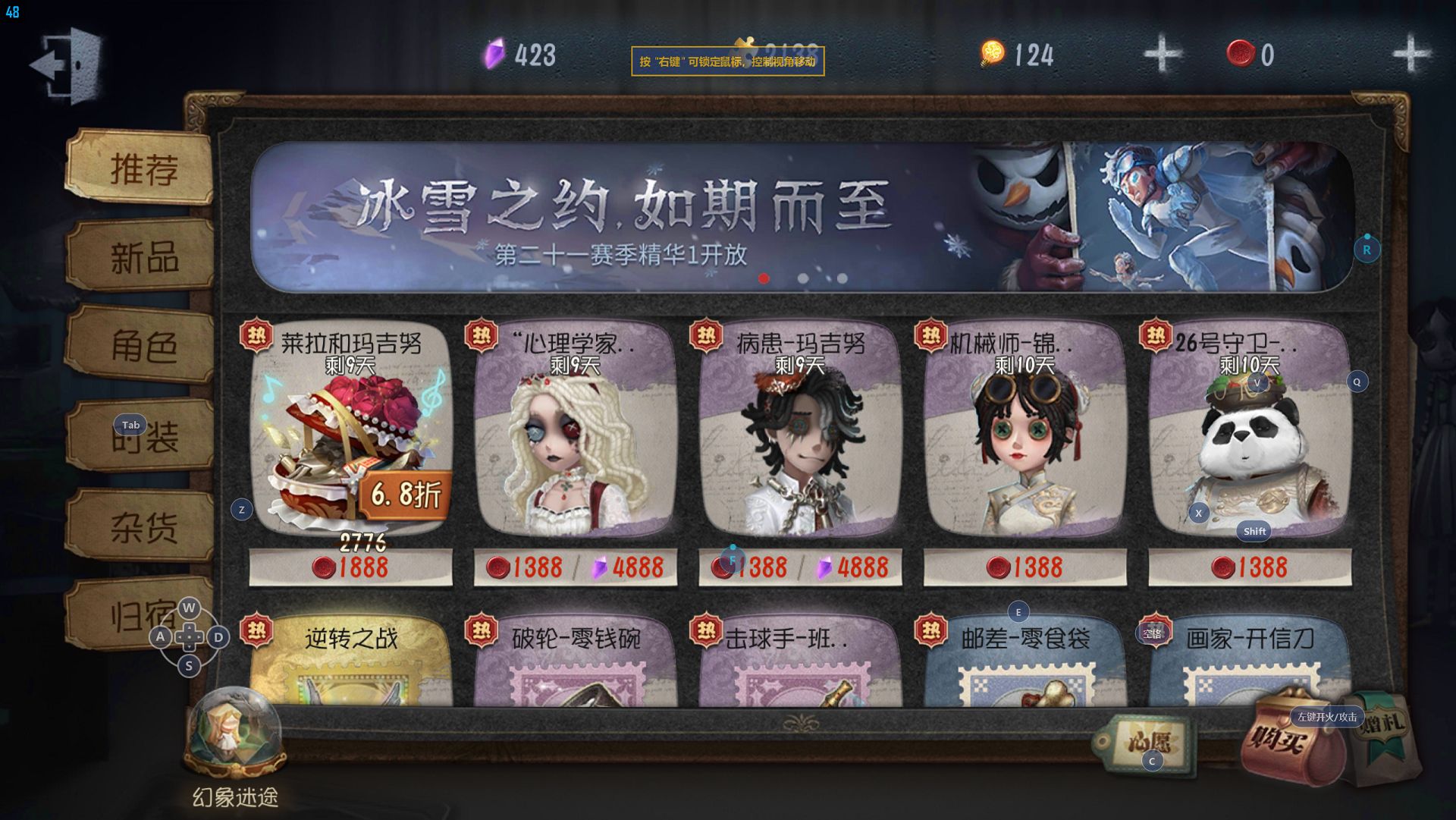Switch to the 推荐 tab
This screenshot has width=1456, height=820.
pos(143,168)
